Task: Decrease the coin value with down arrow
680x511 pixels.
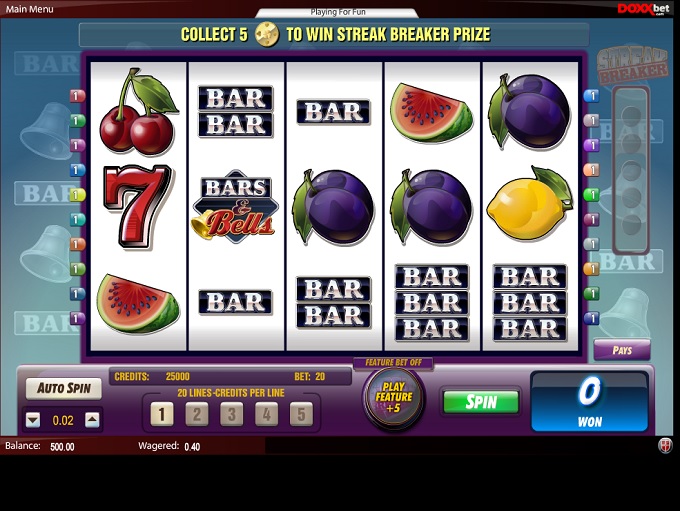Action: coord(33,420)
